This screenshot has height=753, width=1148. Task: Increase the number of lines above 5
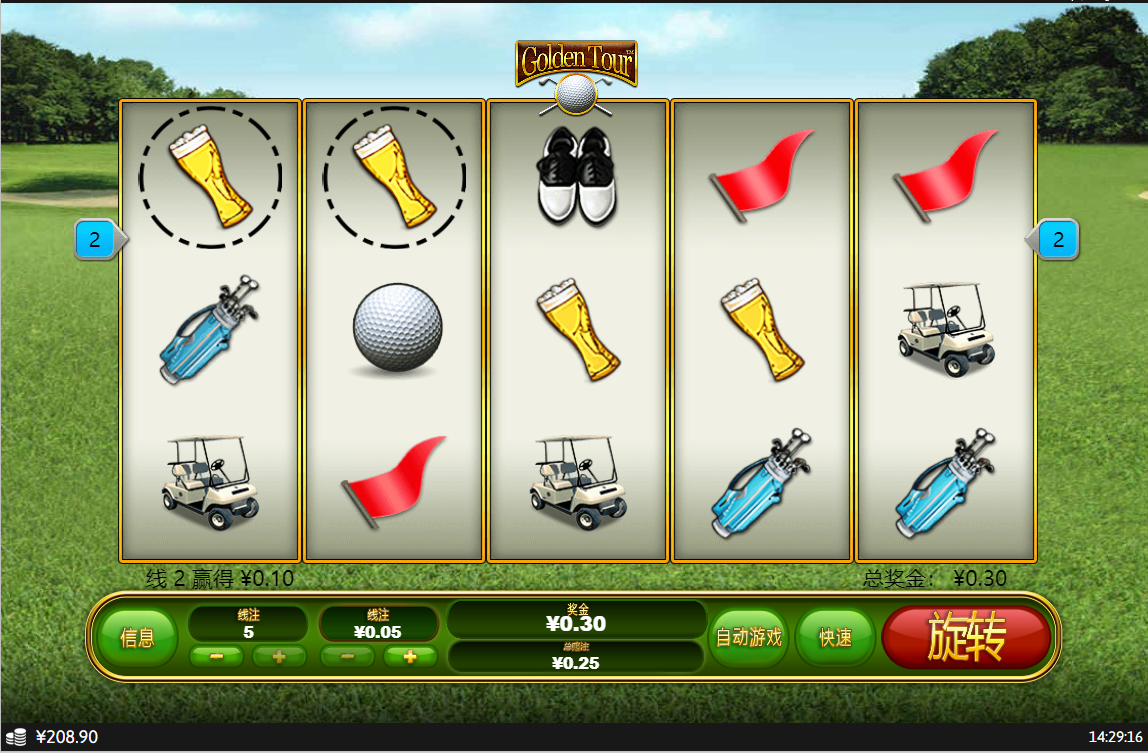click(x=278, y=657)
